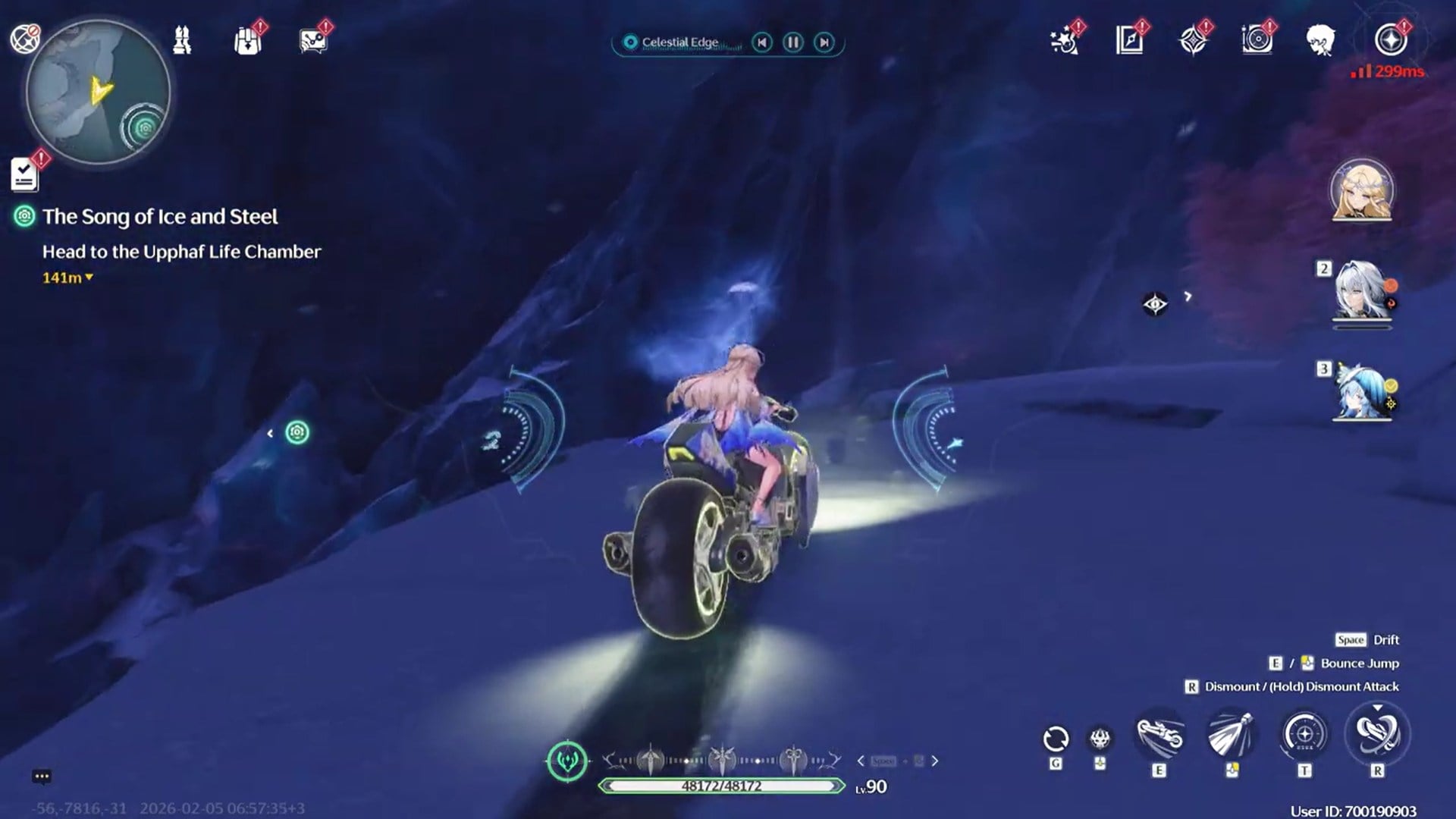Open the music record player icon
Viewport: 1456px width, 819px height.
[x=1257, y=42]
